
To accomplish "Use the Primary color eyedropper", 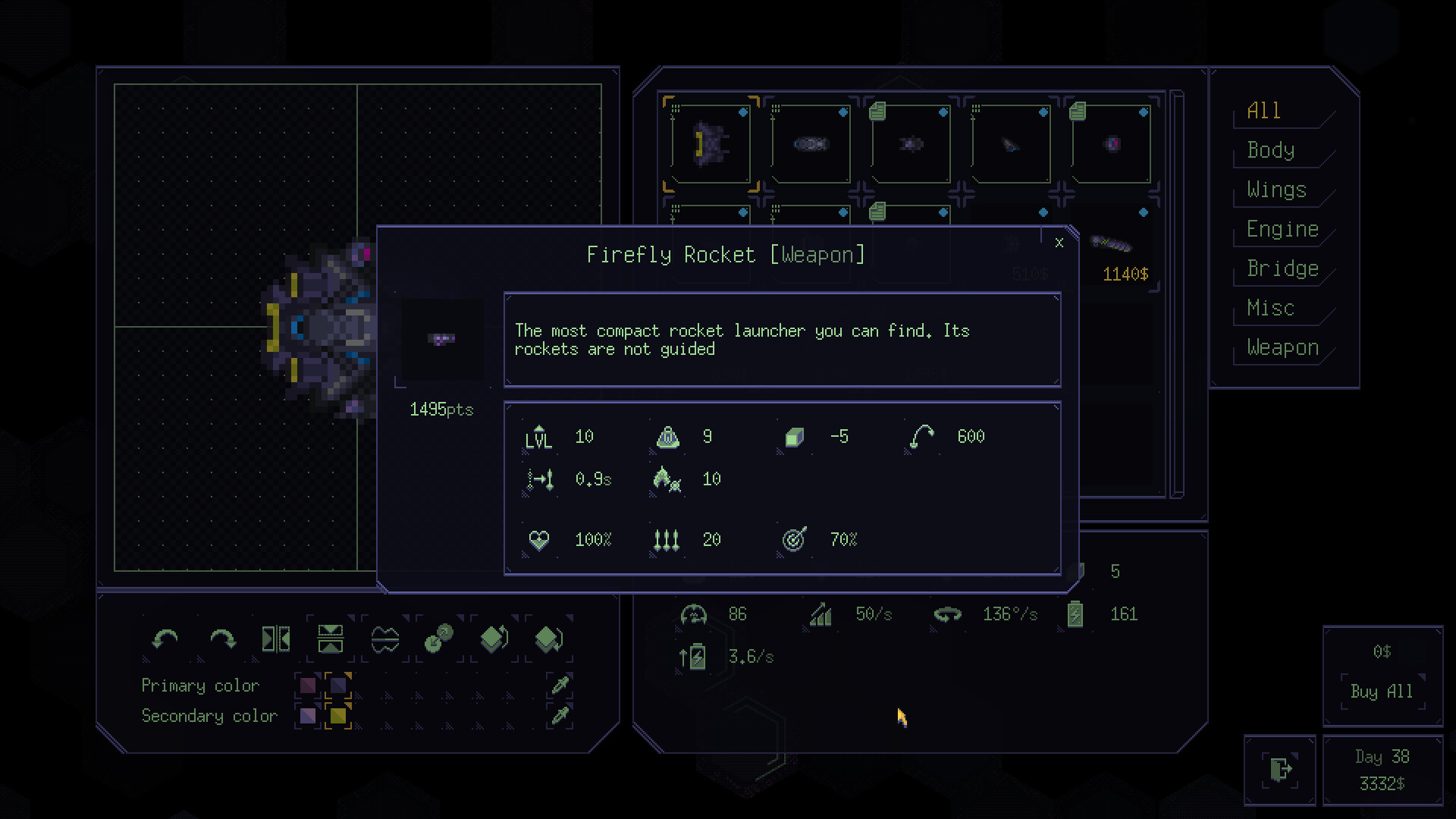I will point(560,686).
